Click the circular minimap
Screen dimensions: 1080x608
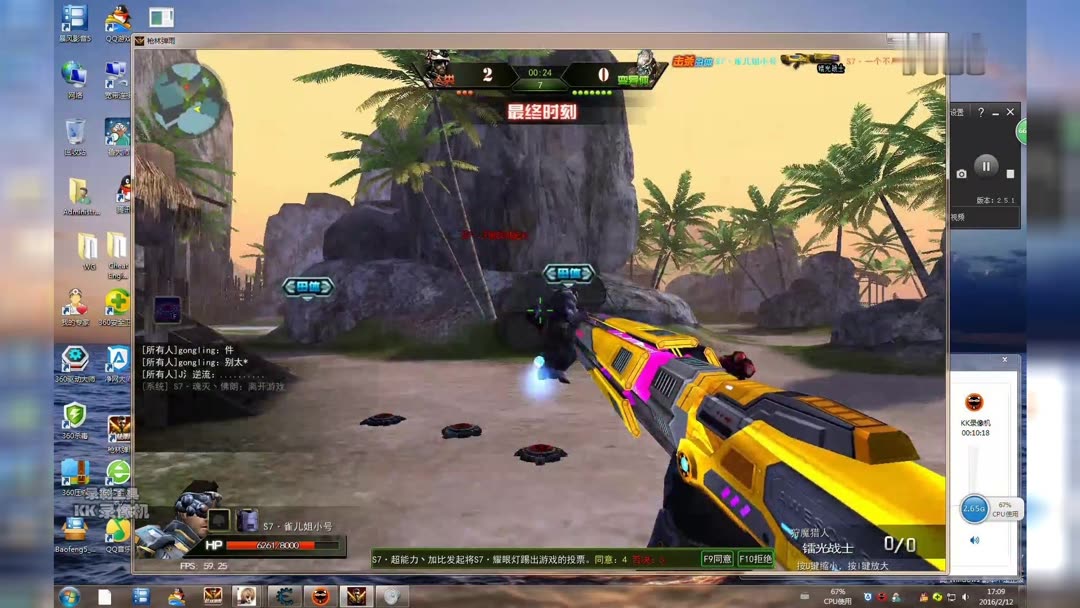187,99
